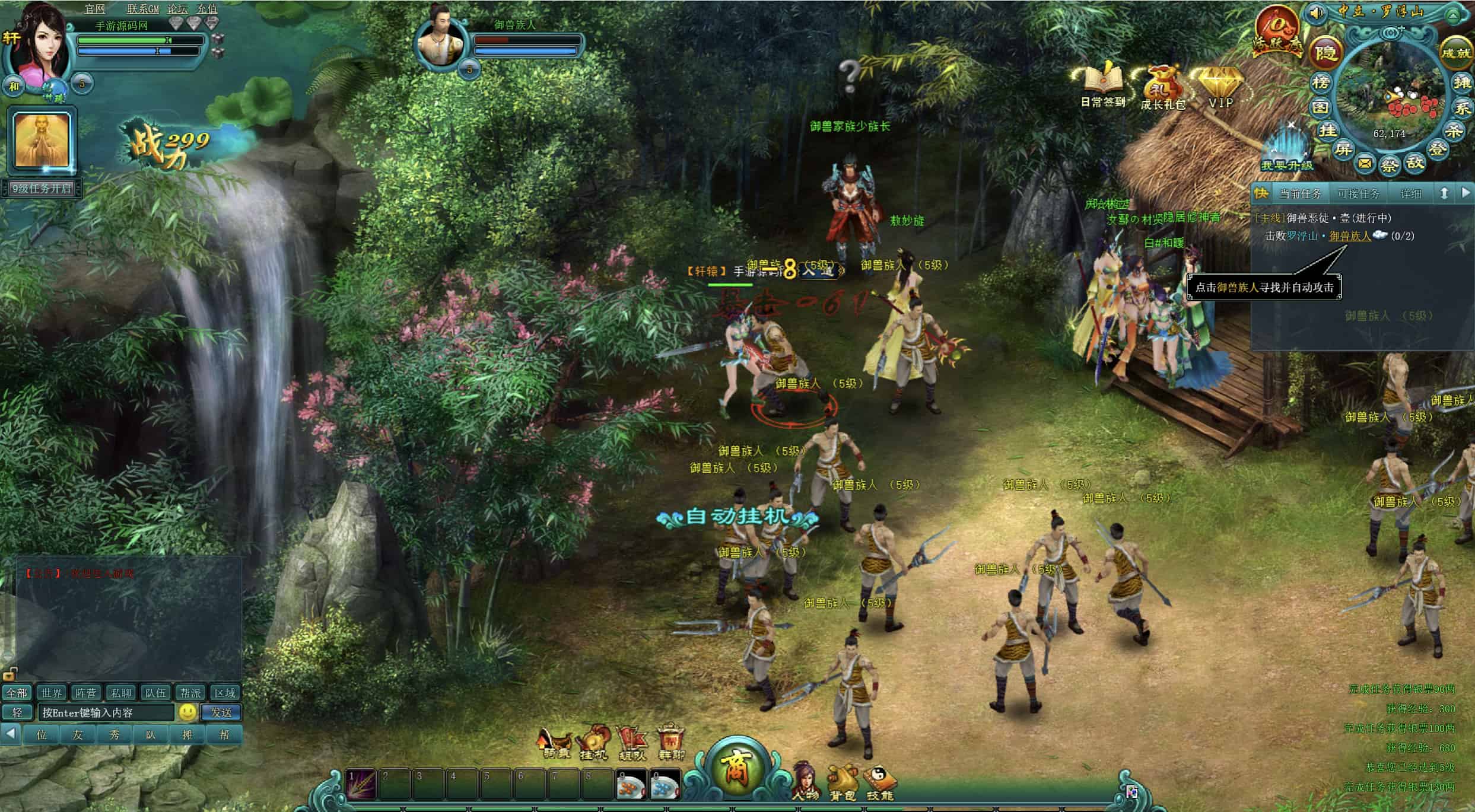Open the 背包 backpack bag icon
Image resolution: width=1475 pixels, height=812 pixels.
click(x=843, y=782)
